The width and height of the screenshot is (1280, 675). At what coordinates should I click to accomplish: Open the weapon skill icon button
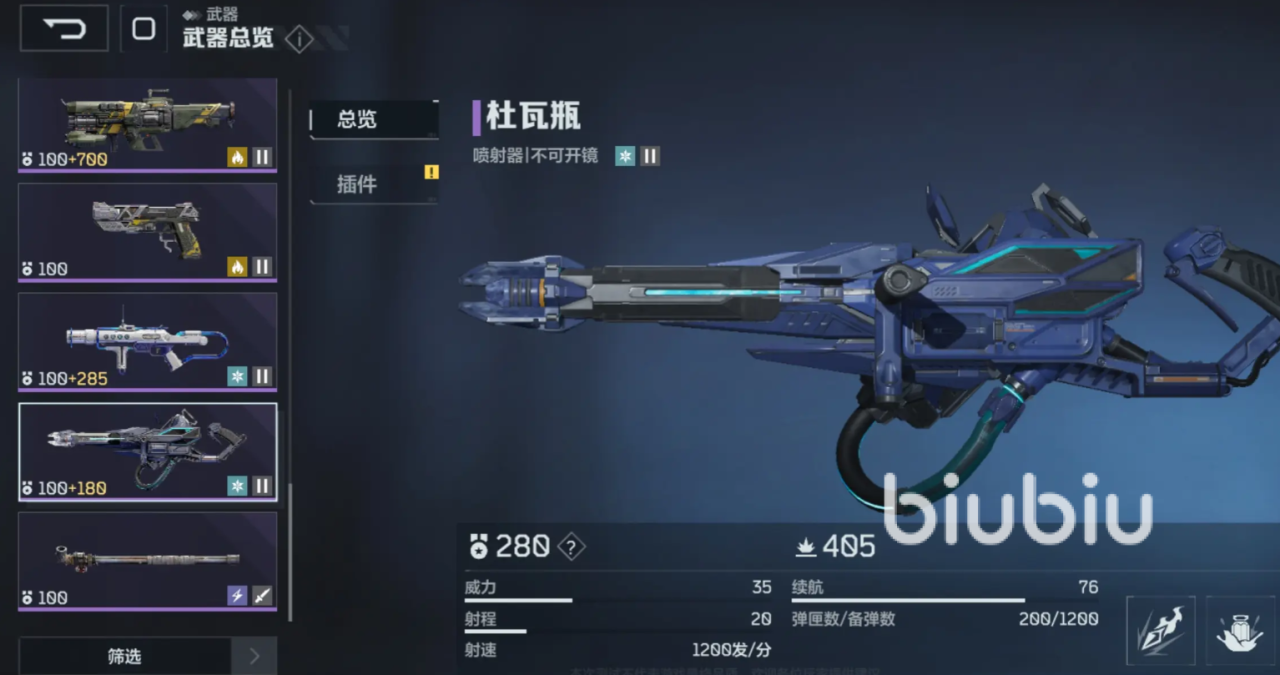pyautogui.click(x=1160, y=630)
